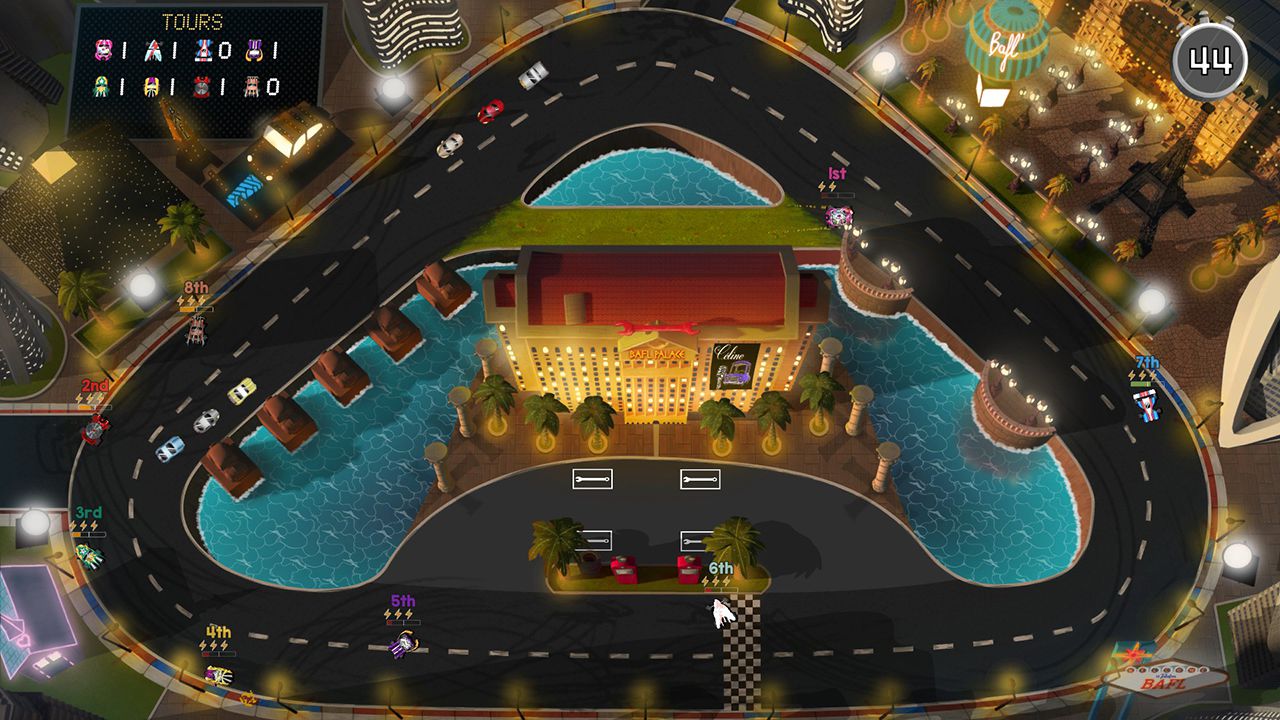Image resolution: width=1280 pixels, height=720 pixels.
Task: Click the round 44 timer badge
Action: [x=1209, y=60]
